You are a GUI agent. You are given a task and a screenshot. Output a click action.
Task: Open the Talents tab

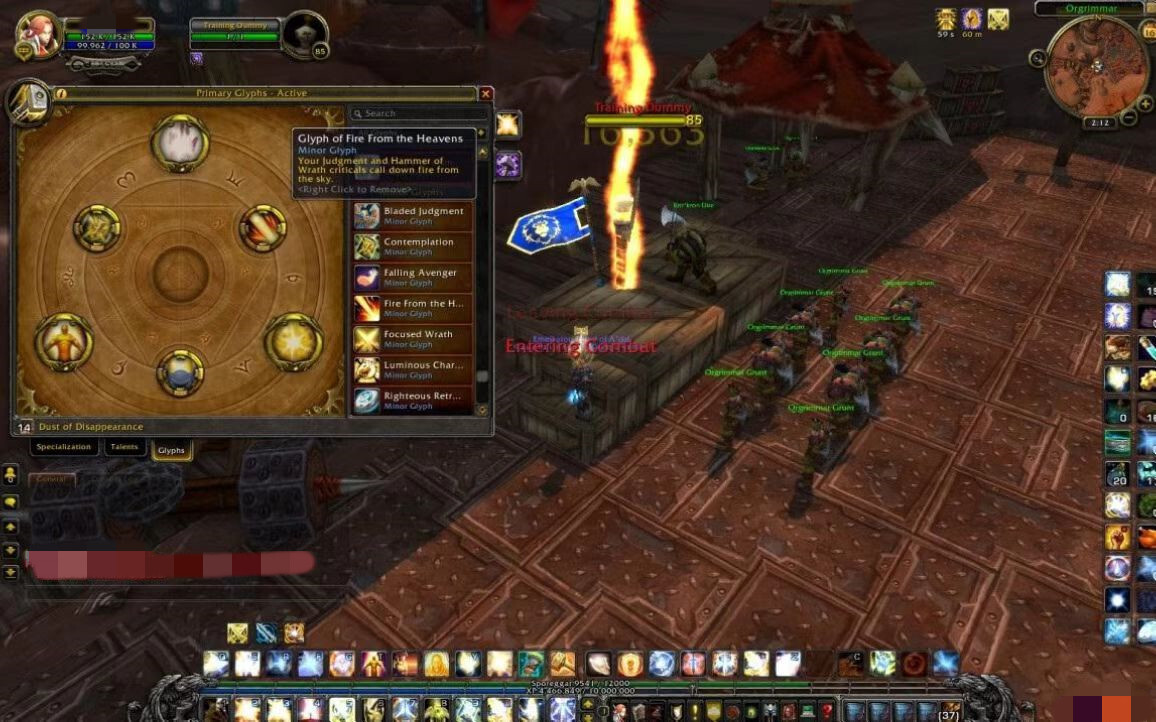point(125,447)
